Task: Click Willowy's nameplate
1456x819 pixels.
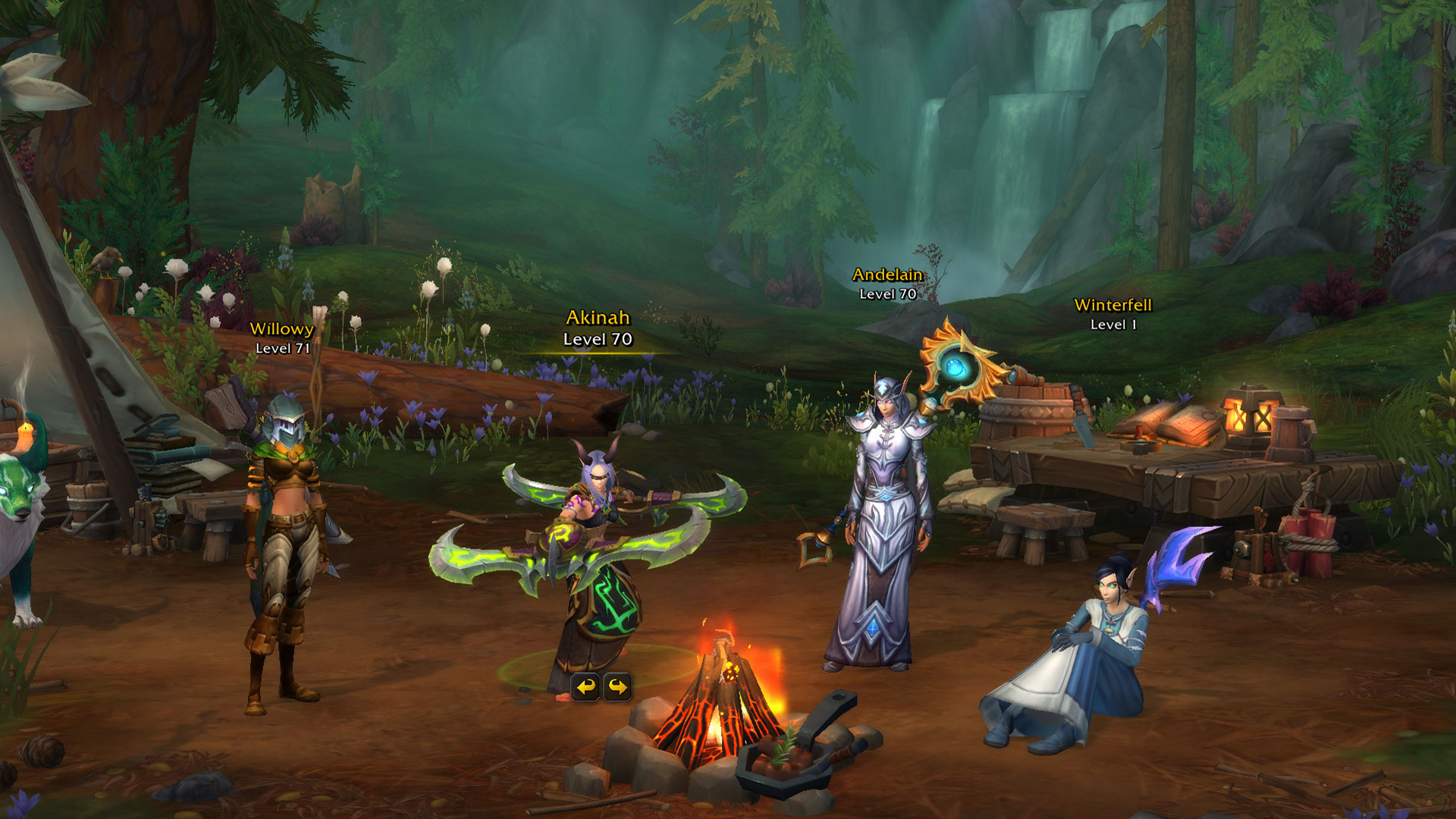Action: pos(283,337)
